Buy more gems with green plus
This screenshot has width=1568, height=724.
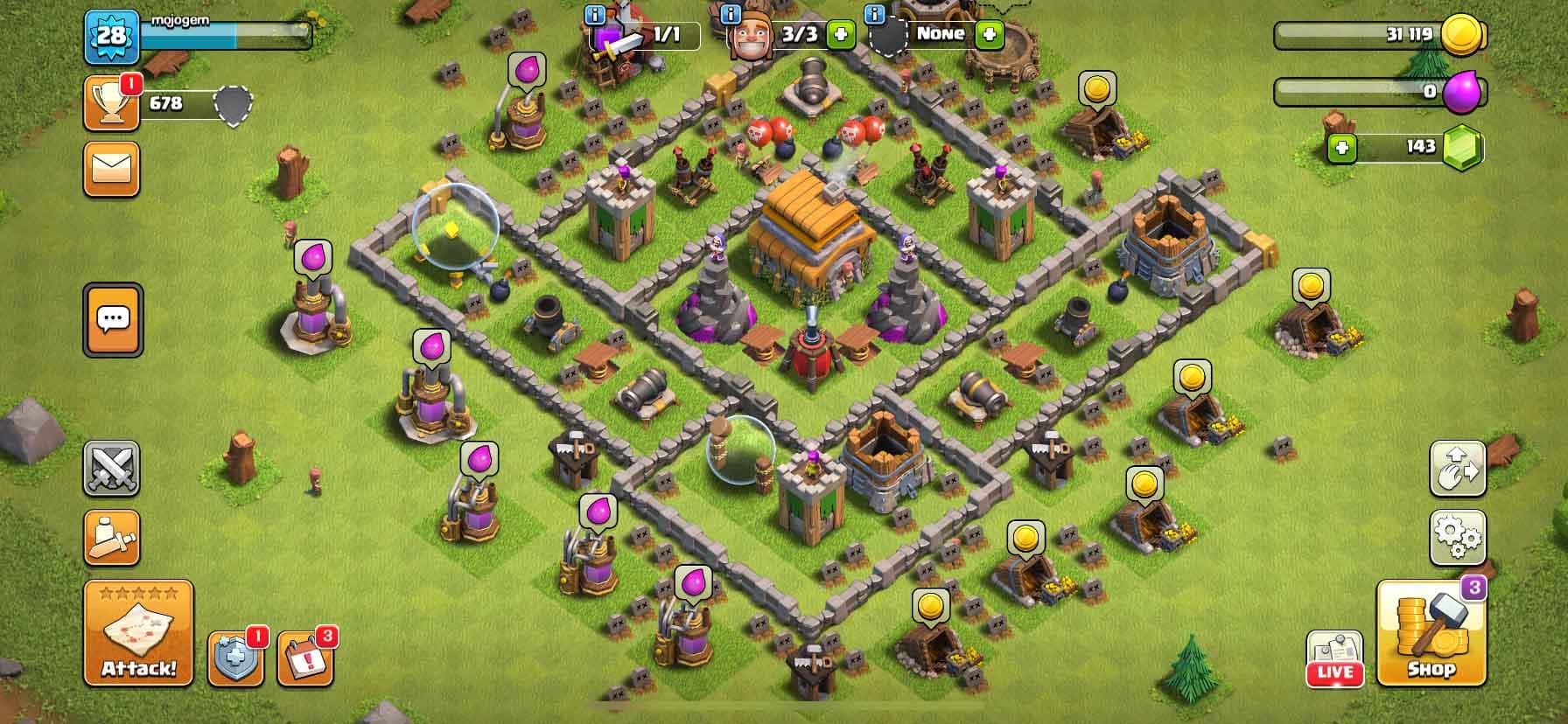[x=1341, y=148]
